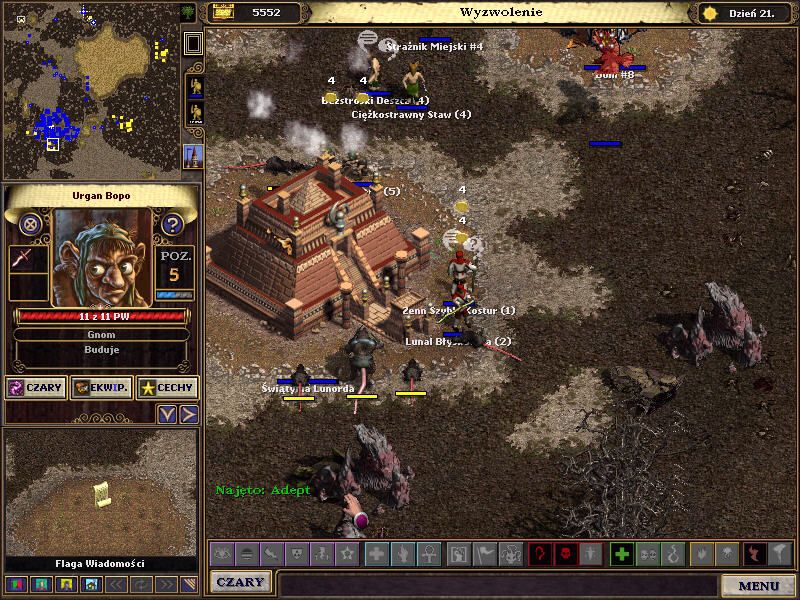View the hero's CECHY traits
The image size is (800, 600).
[x=167, y=388]
